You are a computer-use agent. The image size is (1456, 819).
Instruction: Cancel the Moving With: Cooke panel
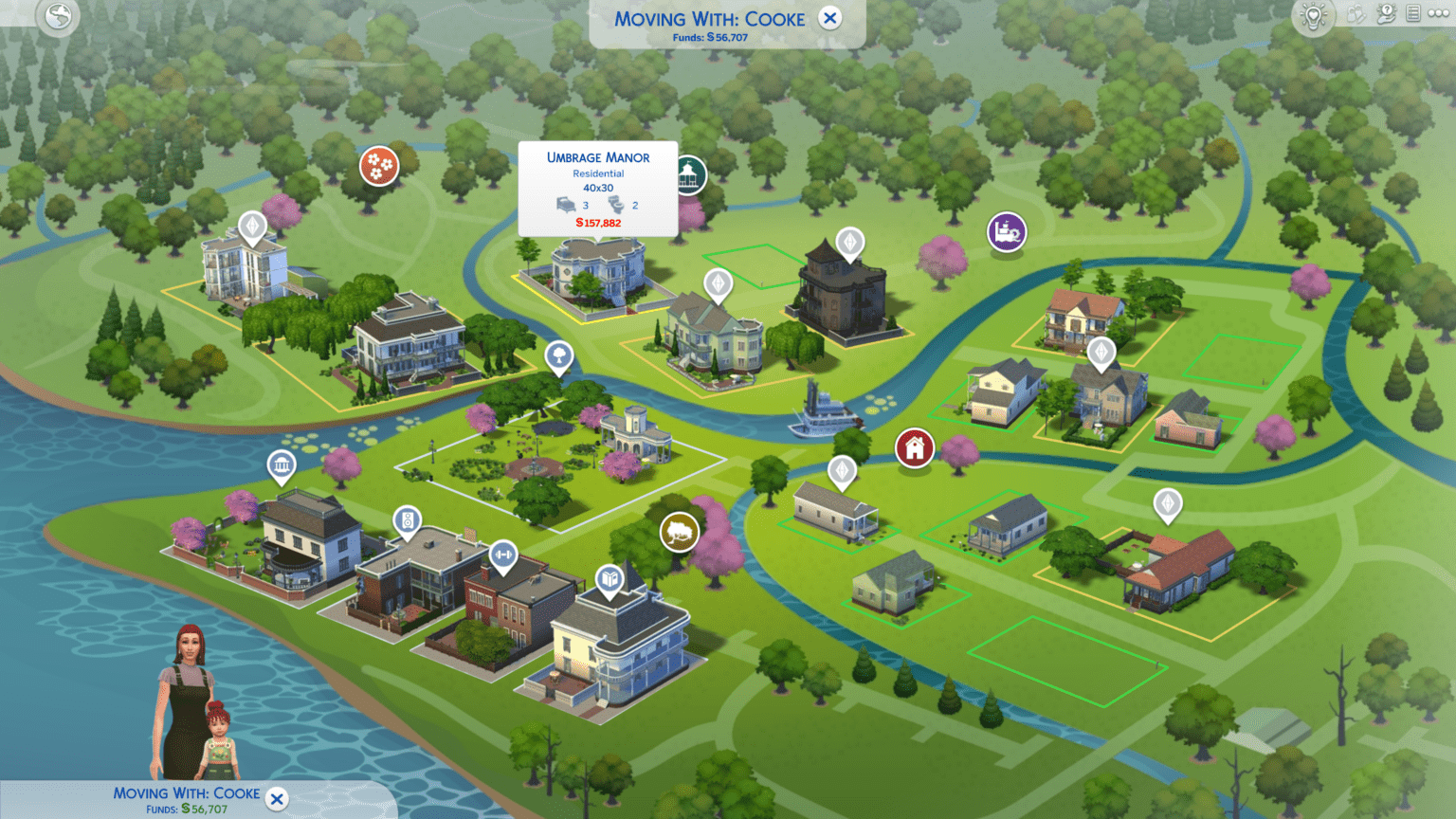point(829,18)
